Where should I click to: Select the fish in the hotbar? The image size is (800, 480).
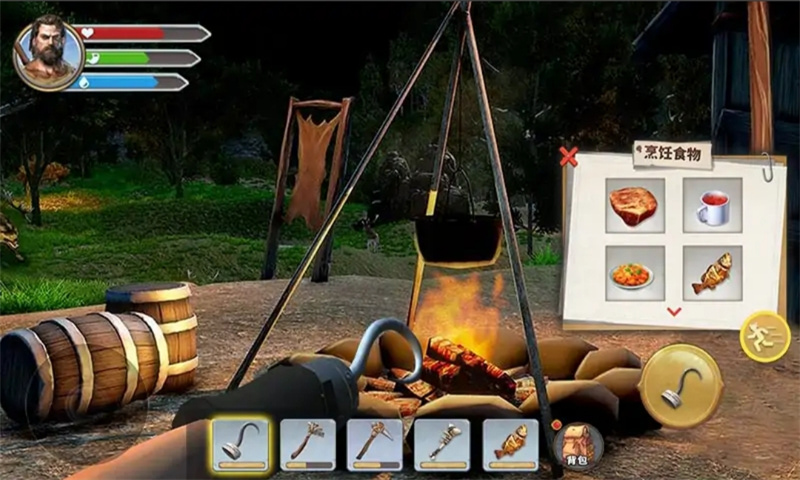point(510,444)
